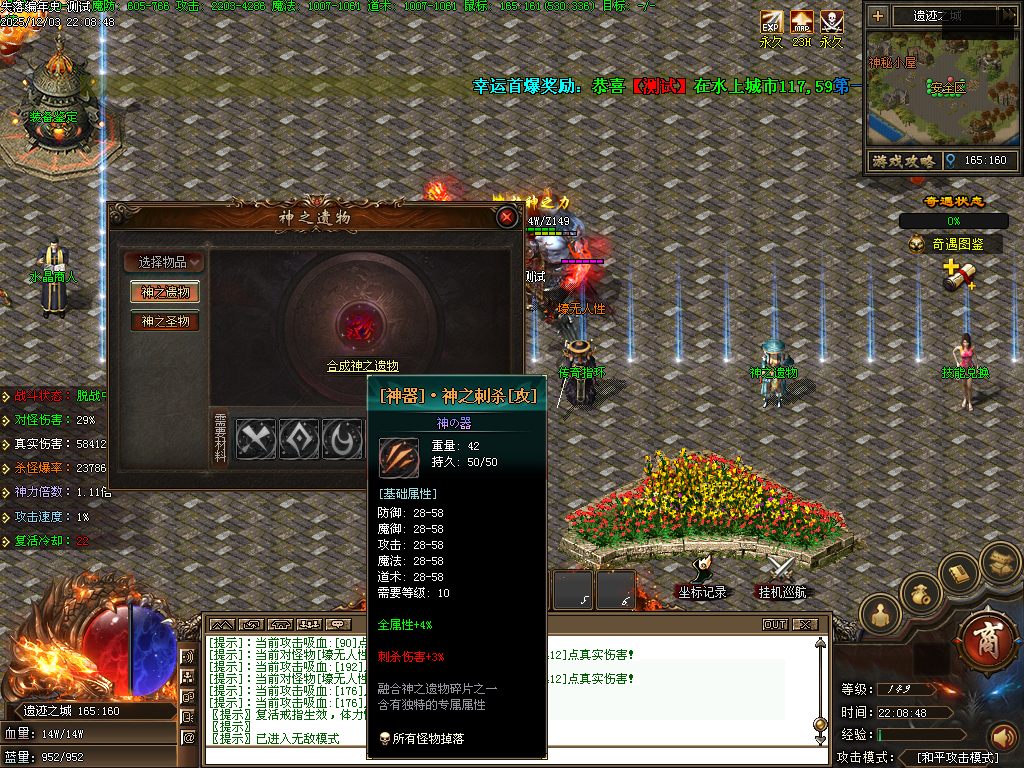1024x768 pixels.
Task: Open the skill book icon
Action: click(x=962, y=573)
